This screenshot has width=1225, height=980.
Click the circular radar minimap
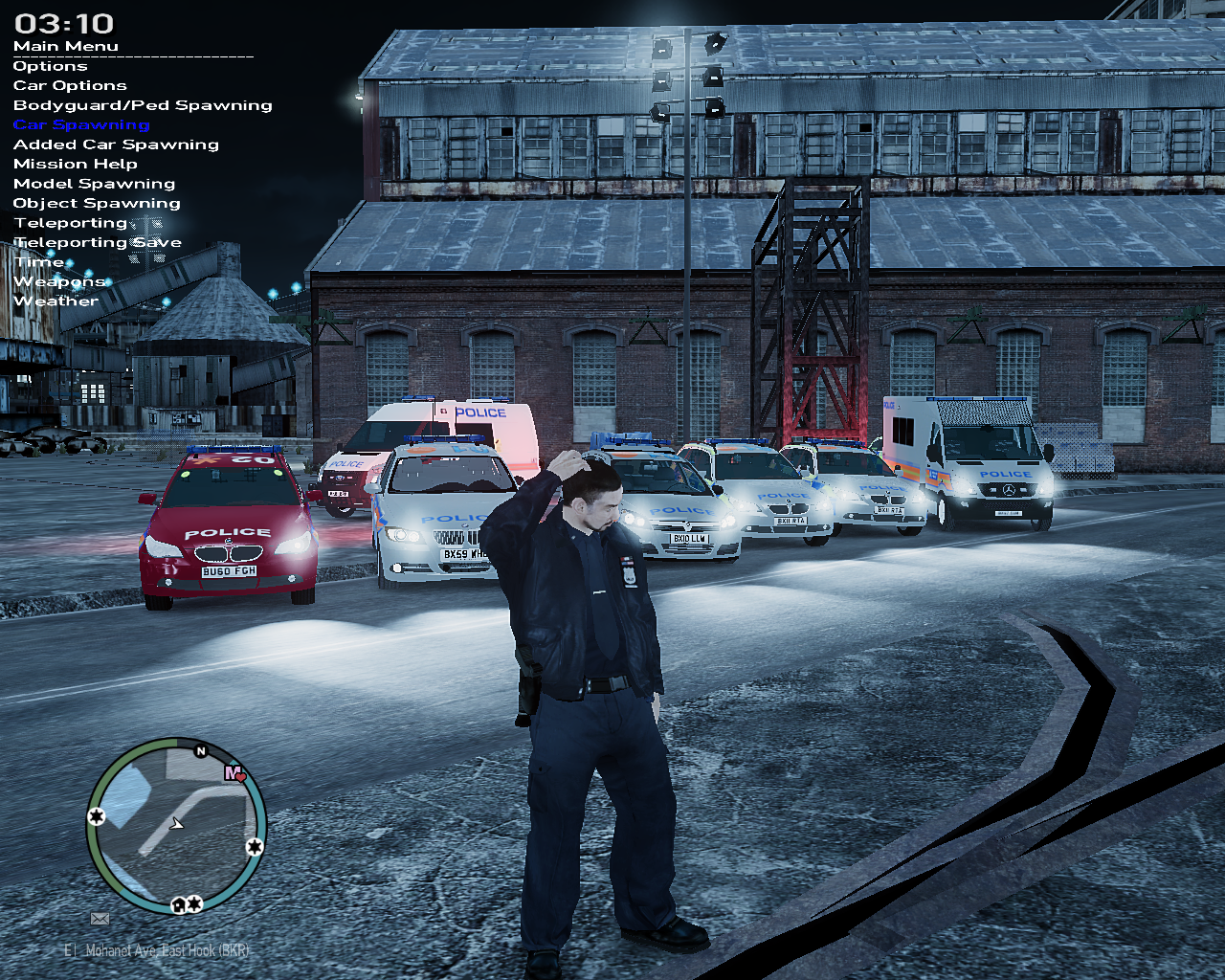point(176,825)
